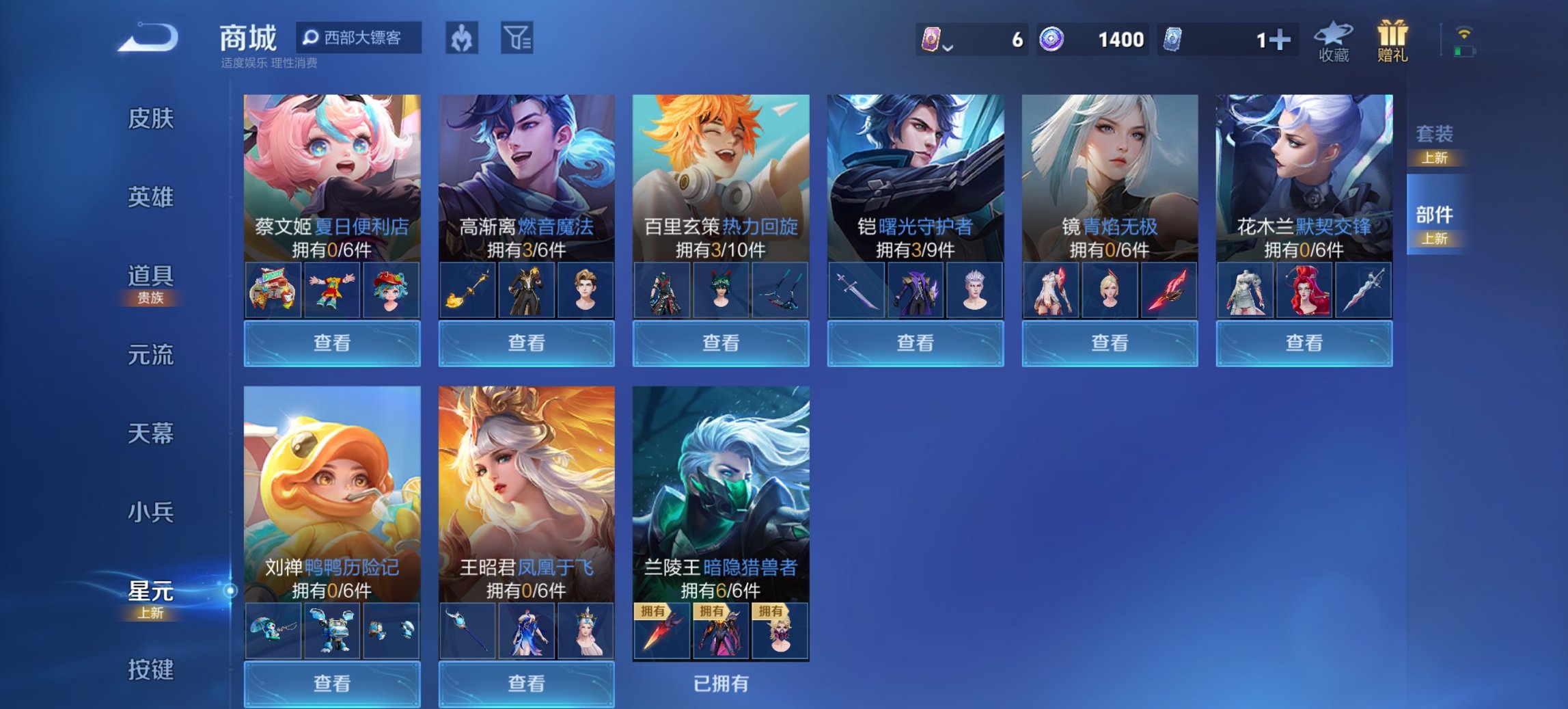Expand the card currency dropdown arrow
This screenshot has height=709, width=1568.
pyautogui.click(x=948, y=46)
